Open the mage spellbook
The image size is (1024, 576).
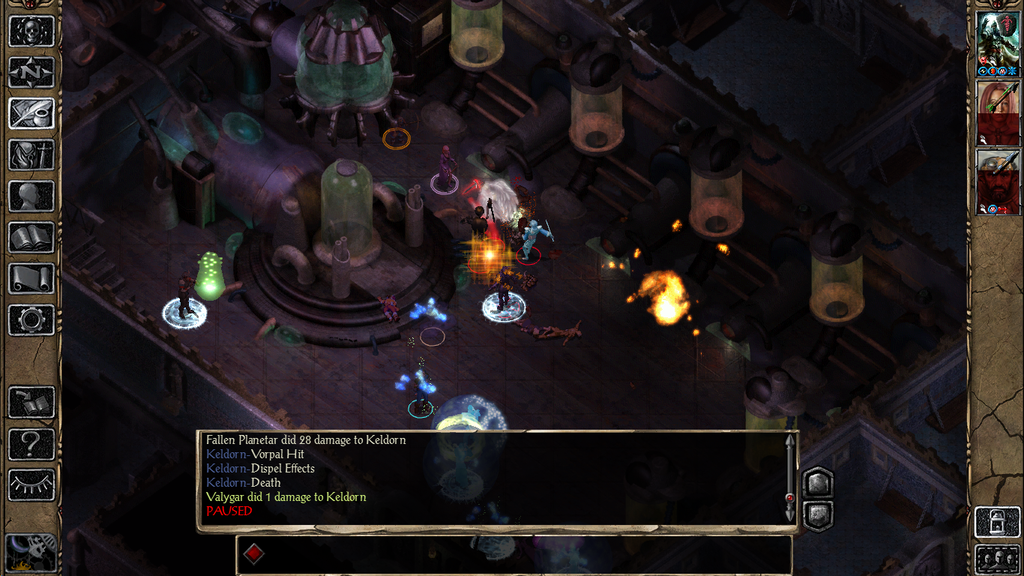click(x=31, y=238)
